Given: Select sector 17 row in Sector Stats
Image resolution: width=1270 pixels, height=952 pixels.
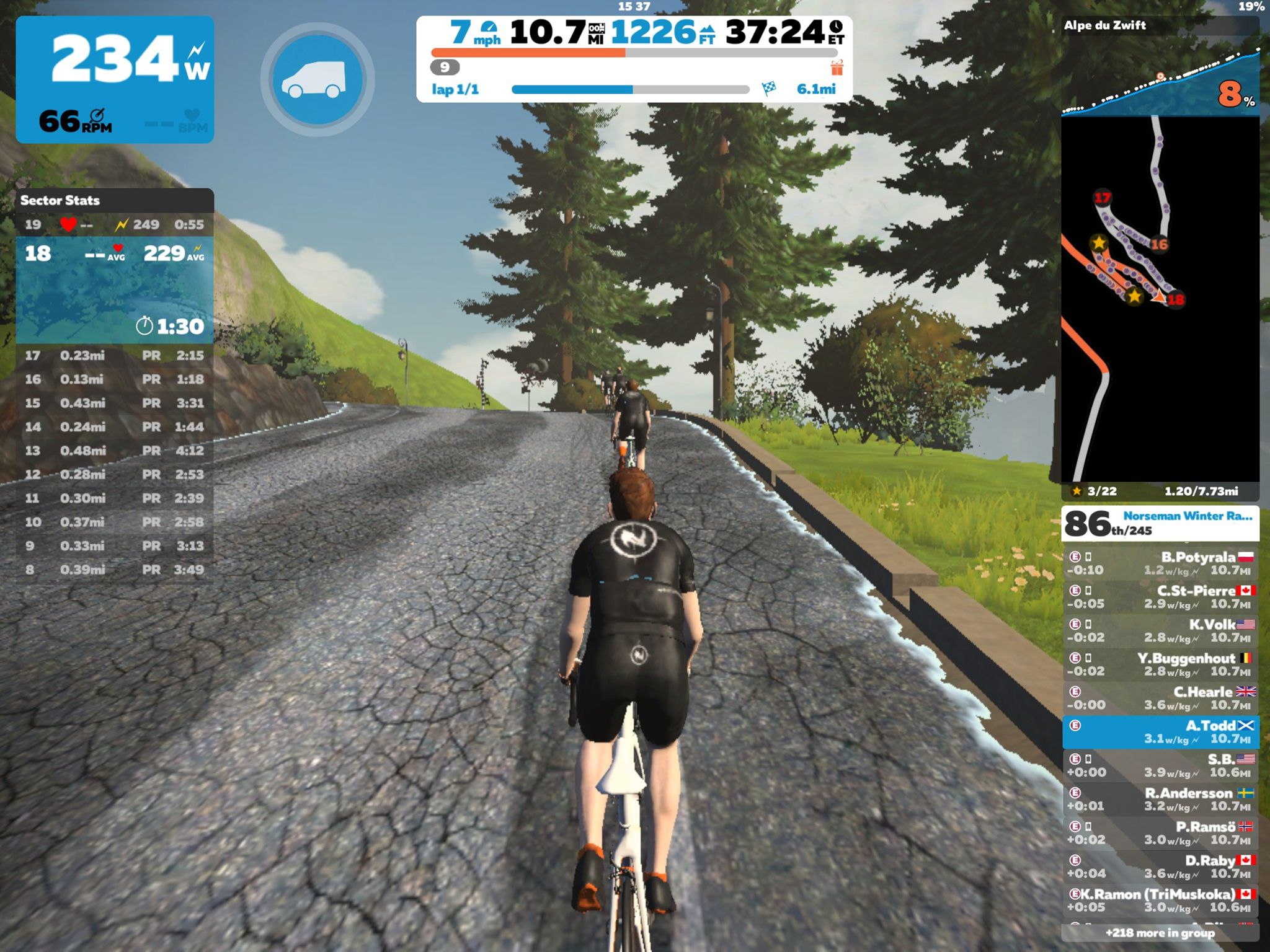Looking at the screenshot, I should point(115,356).
